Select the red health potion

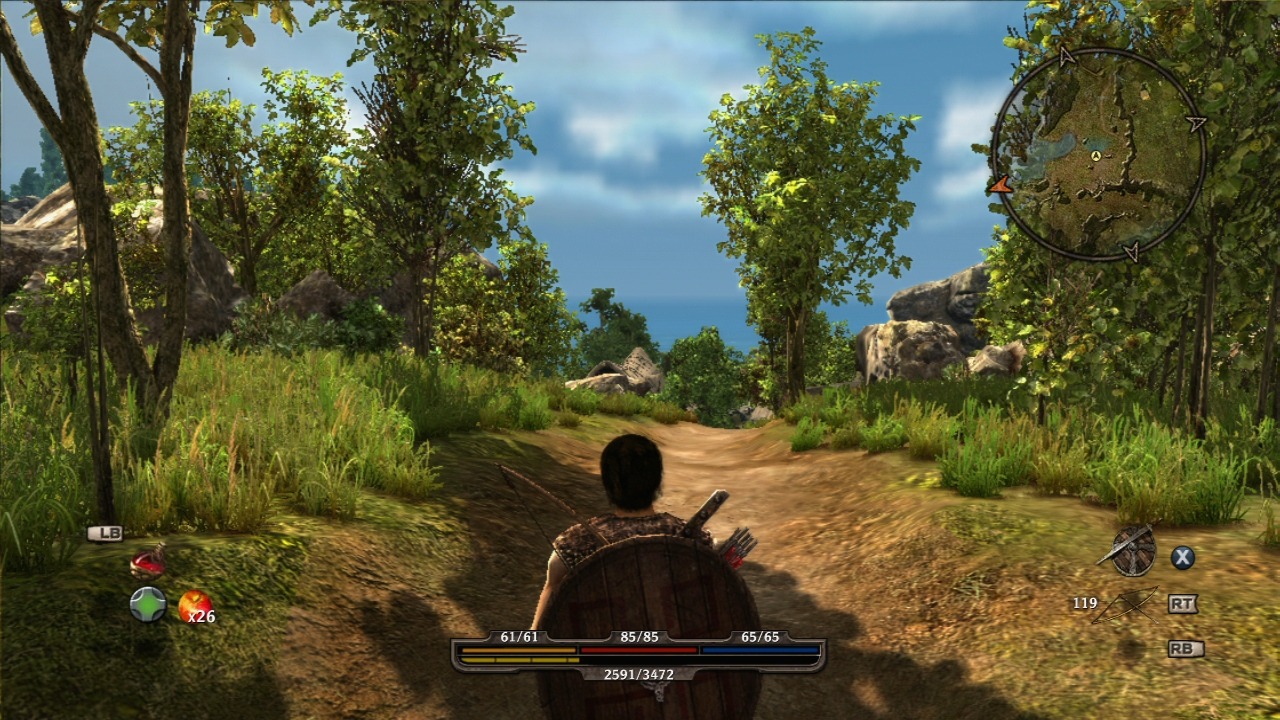[x=147, y=562]
